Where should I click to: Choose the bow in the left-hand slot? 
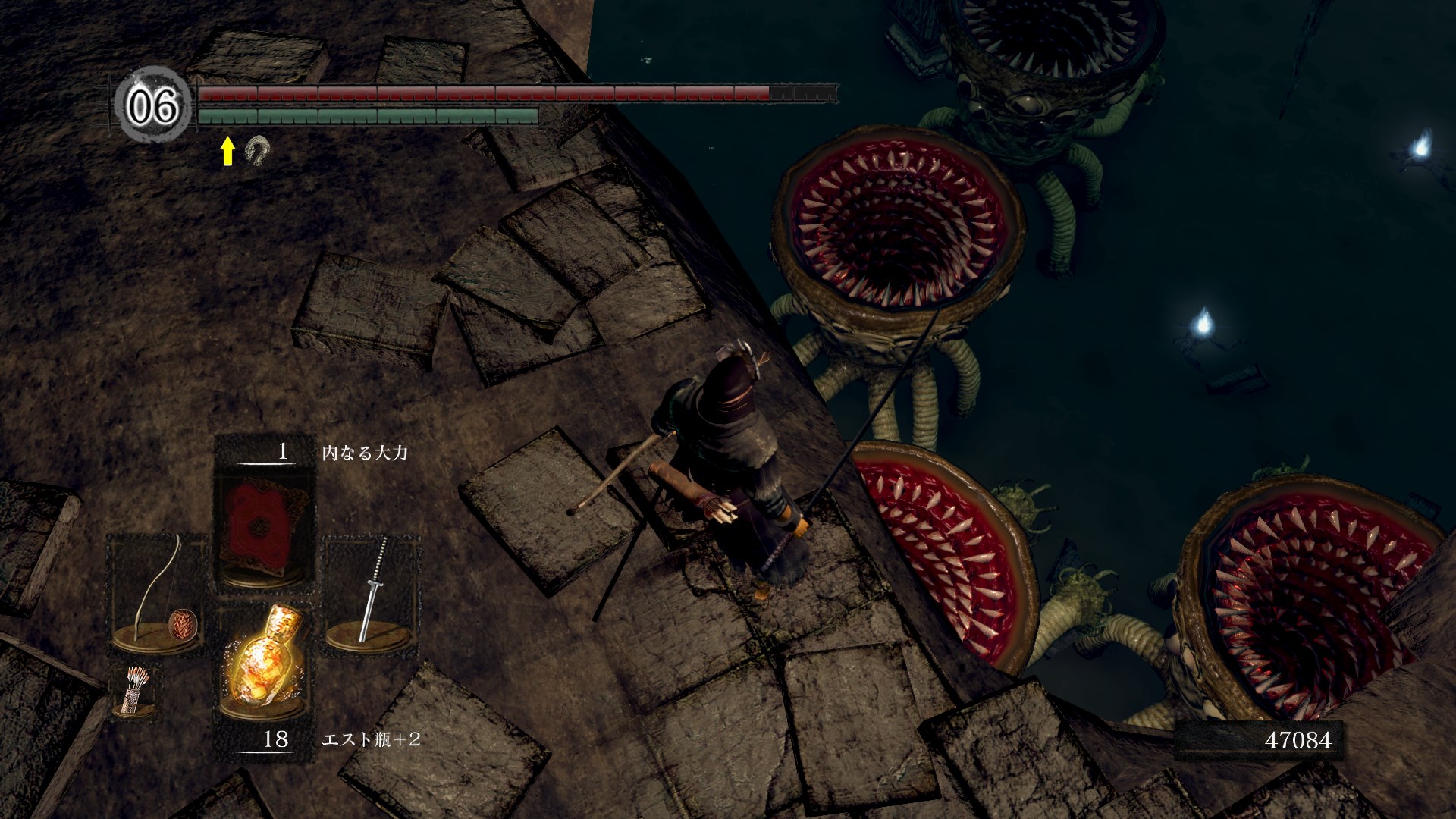click(158, 593)
